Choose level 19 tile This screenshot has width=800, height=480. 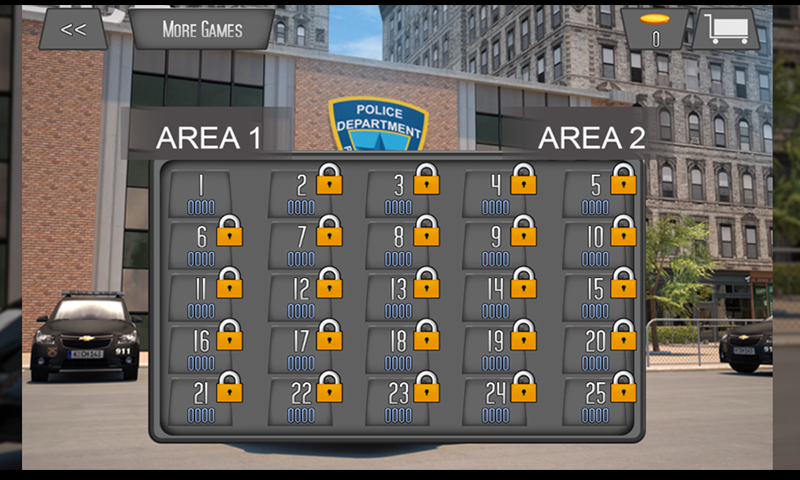pyautogui.click(x=497, y=348)
